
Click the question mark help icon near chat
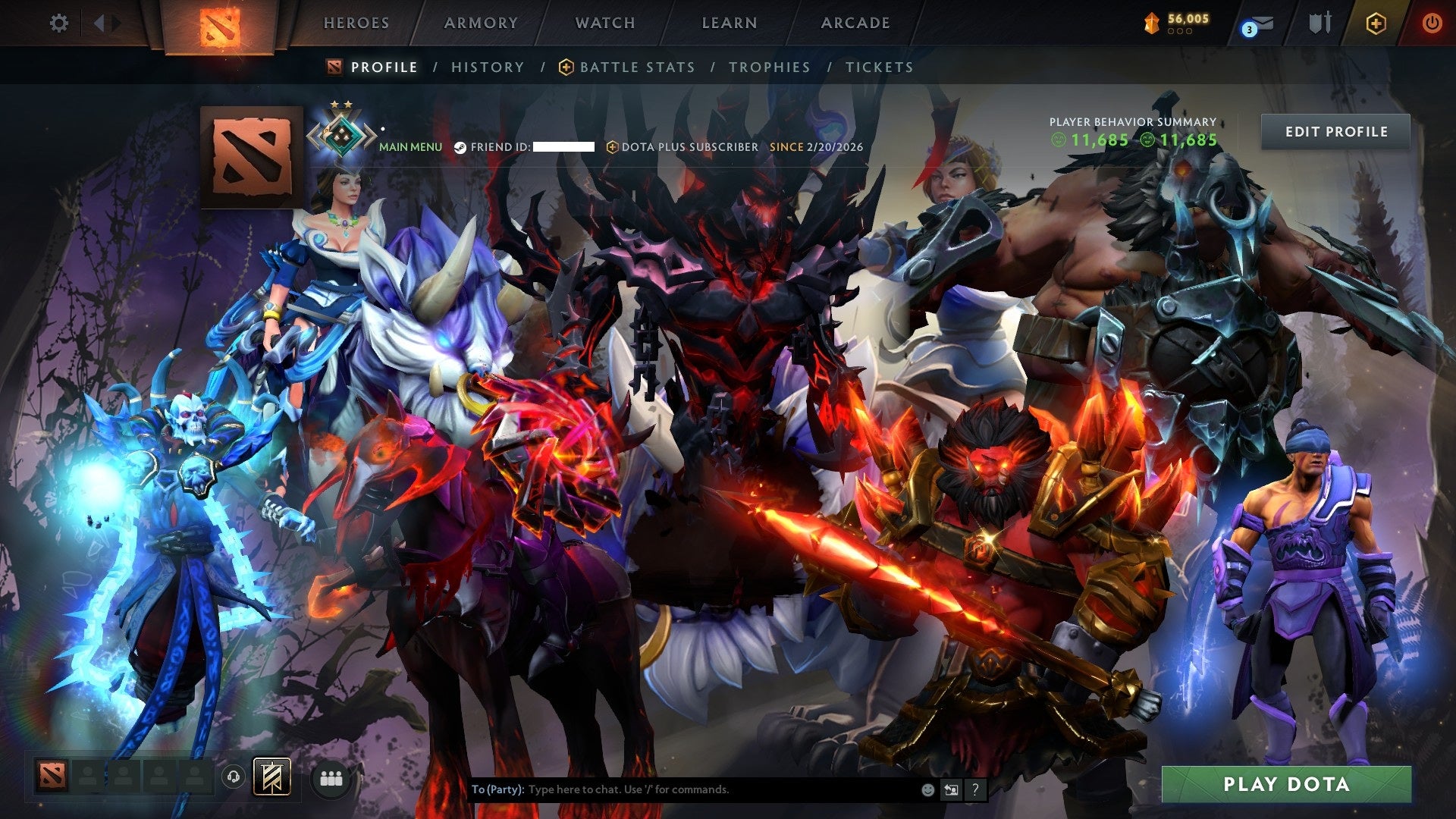coord(975,790)
